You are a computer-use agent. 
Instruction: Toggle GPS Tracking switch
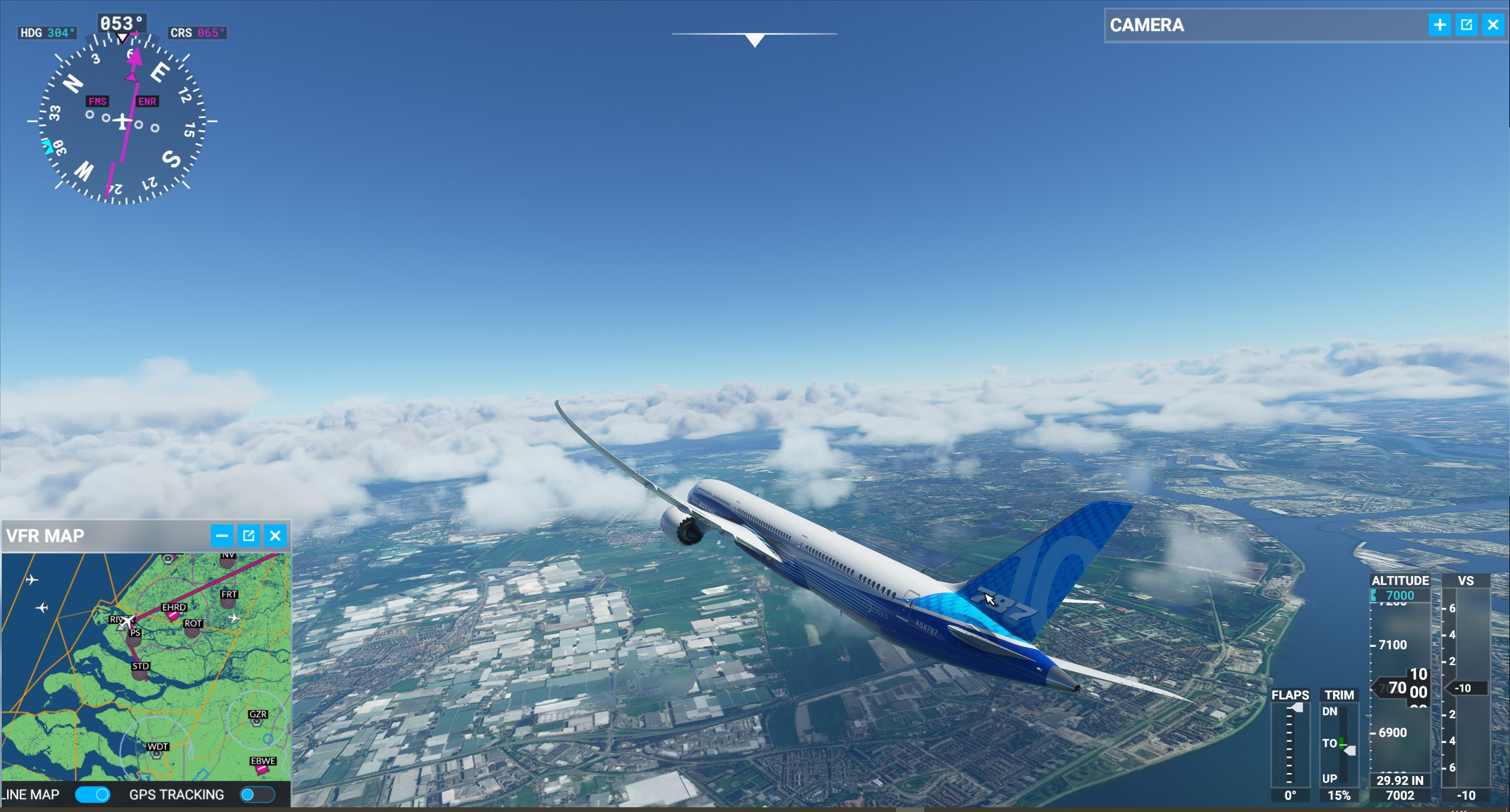click(x=257, y=795)
